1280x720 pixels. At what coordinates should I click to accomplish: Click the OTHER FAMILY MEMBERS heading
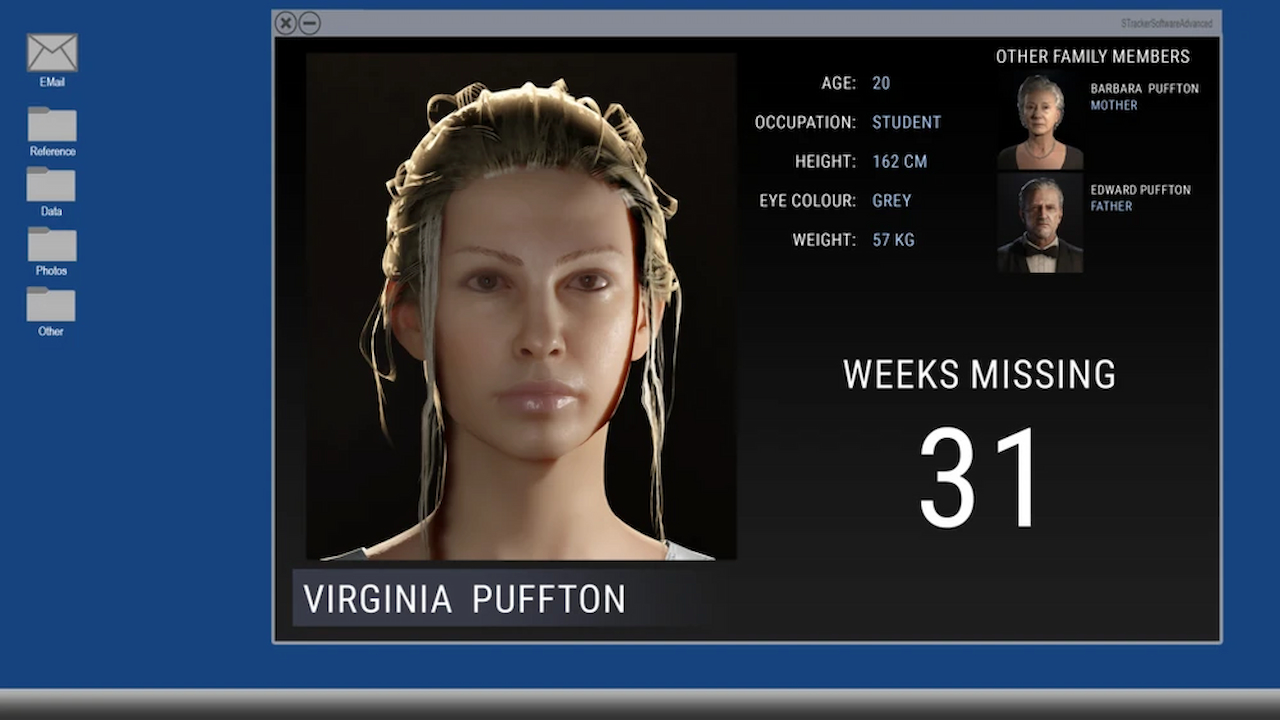[1092, 57]
